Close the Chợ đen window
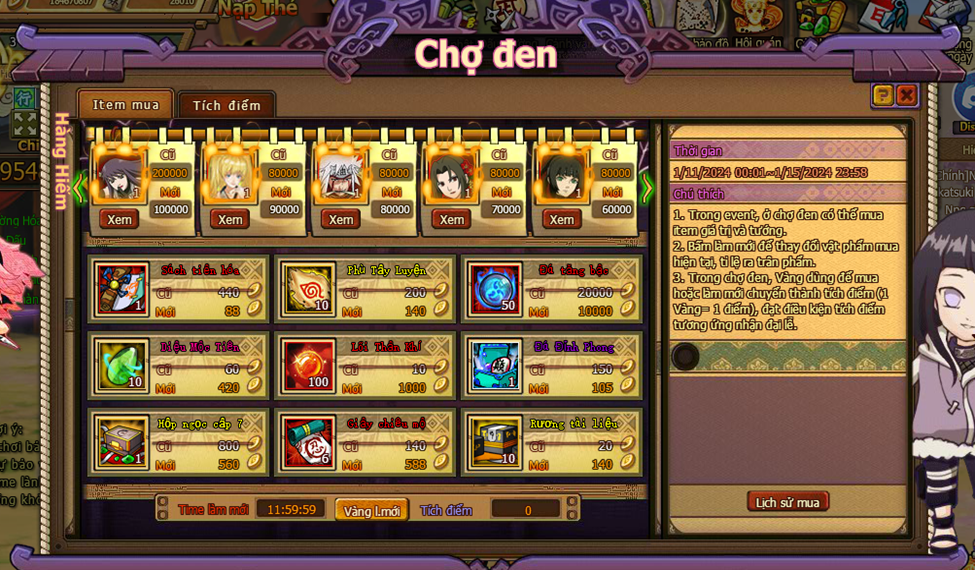This screenshot has height=570, width=975. tap(906, 95)
